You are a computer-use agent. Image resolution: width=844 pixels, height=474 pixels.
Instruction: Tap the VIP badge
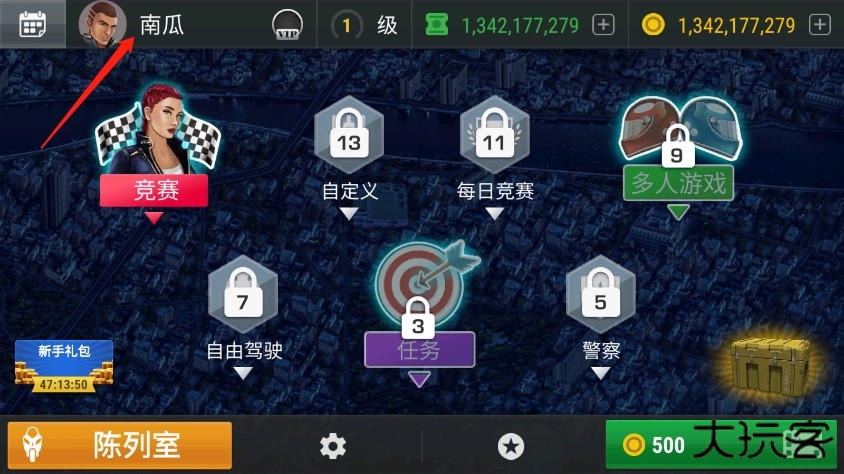[x=287, y=26]
